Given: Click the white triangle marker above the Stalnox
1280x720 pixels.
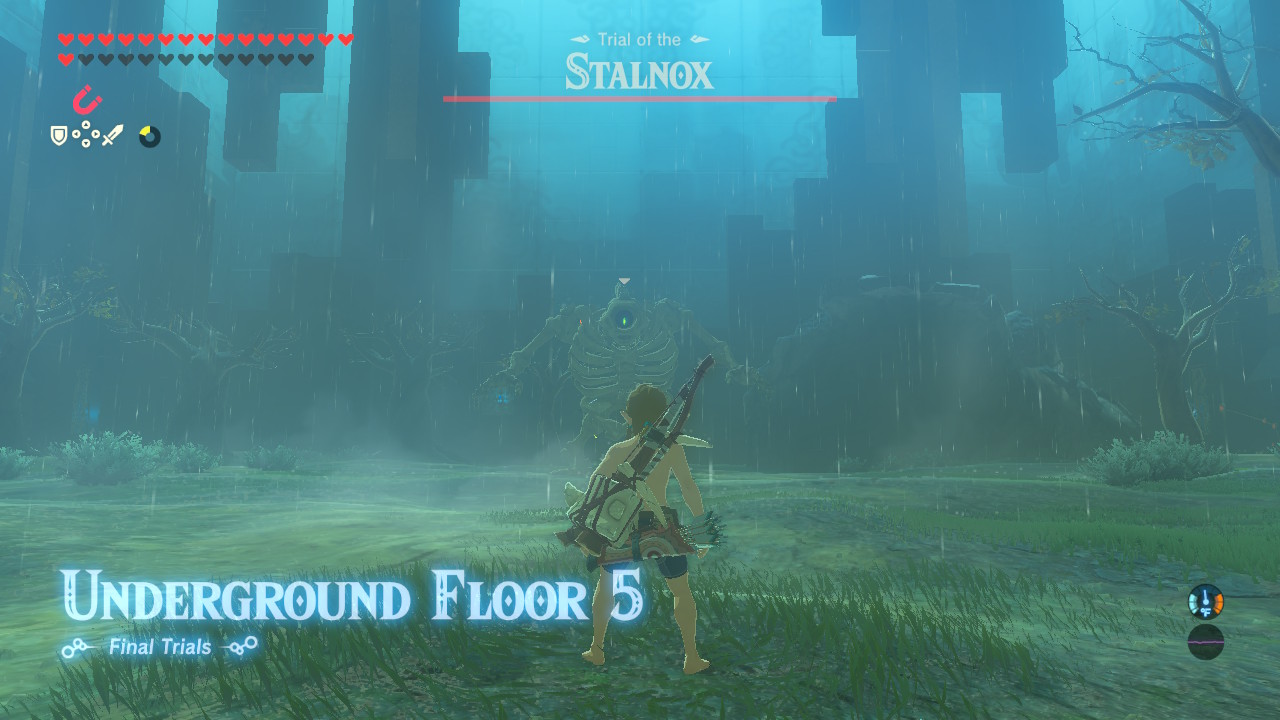Looking at the screenshot, I should 623,281.
